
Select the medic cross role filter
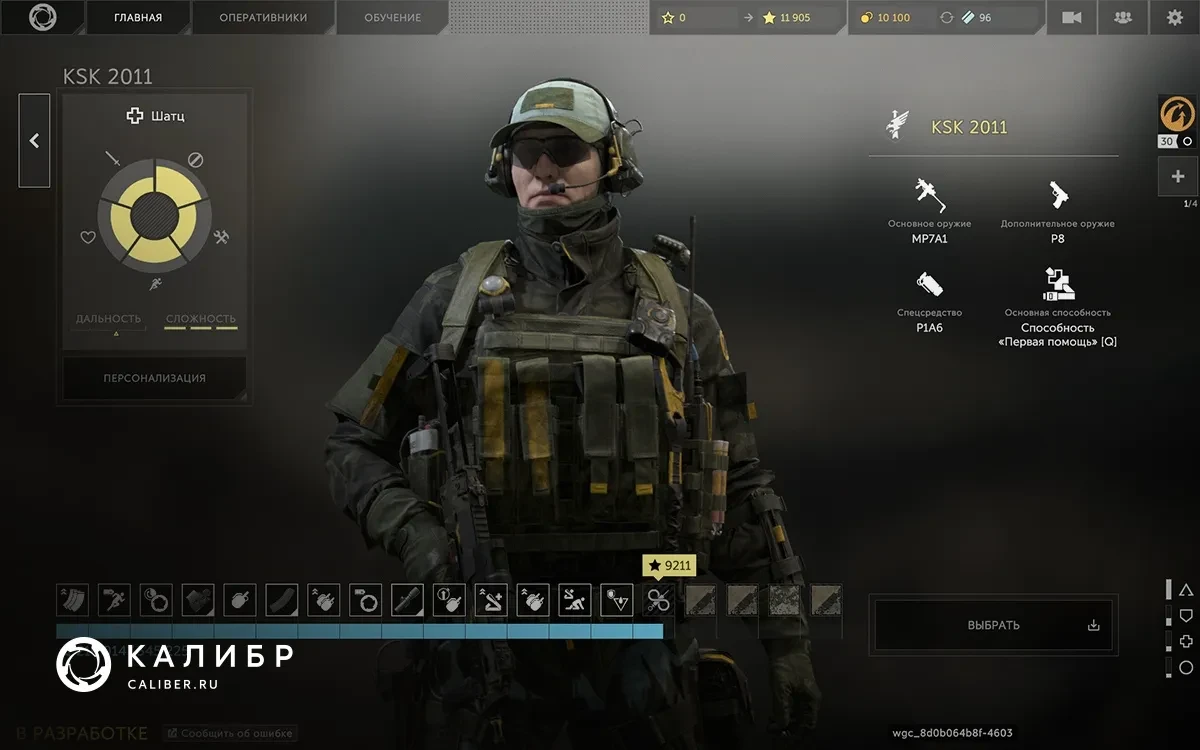coord(1186,641)
